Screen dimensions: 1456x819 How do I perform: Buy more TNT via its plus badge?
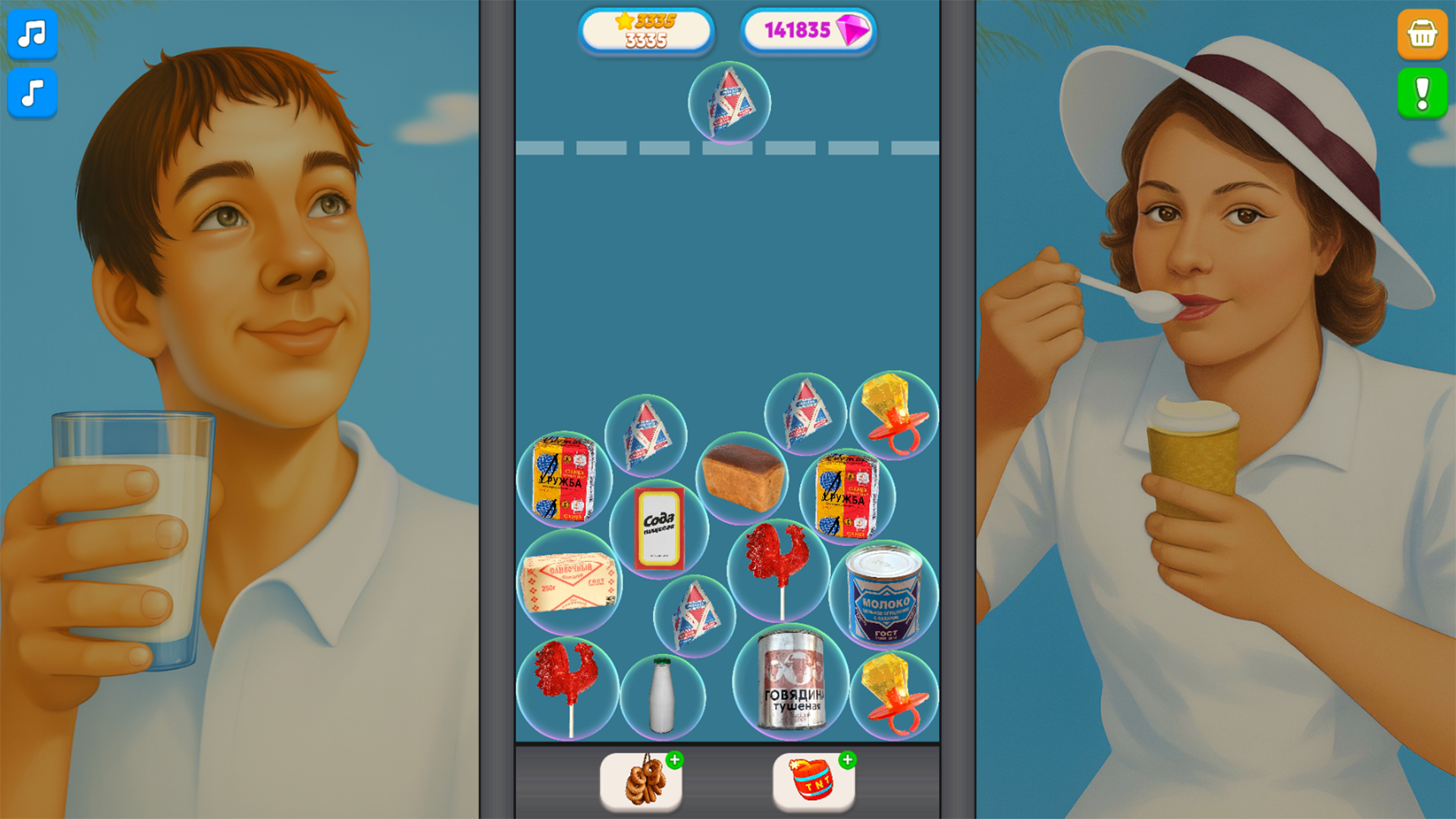click(847, 758)
